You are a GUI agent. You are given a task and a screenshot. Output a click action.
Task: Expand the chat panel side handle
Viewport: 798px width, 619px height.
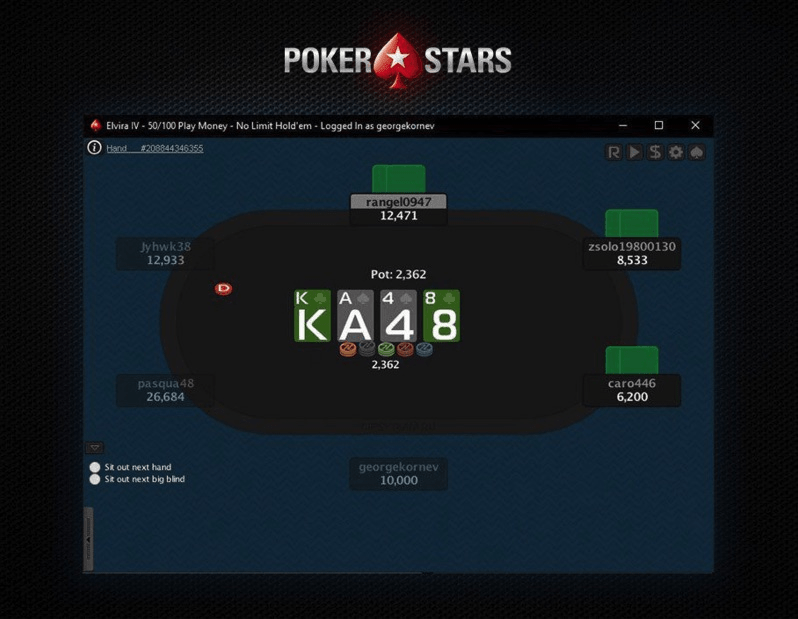pos(88,538)
